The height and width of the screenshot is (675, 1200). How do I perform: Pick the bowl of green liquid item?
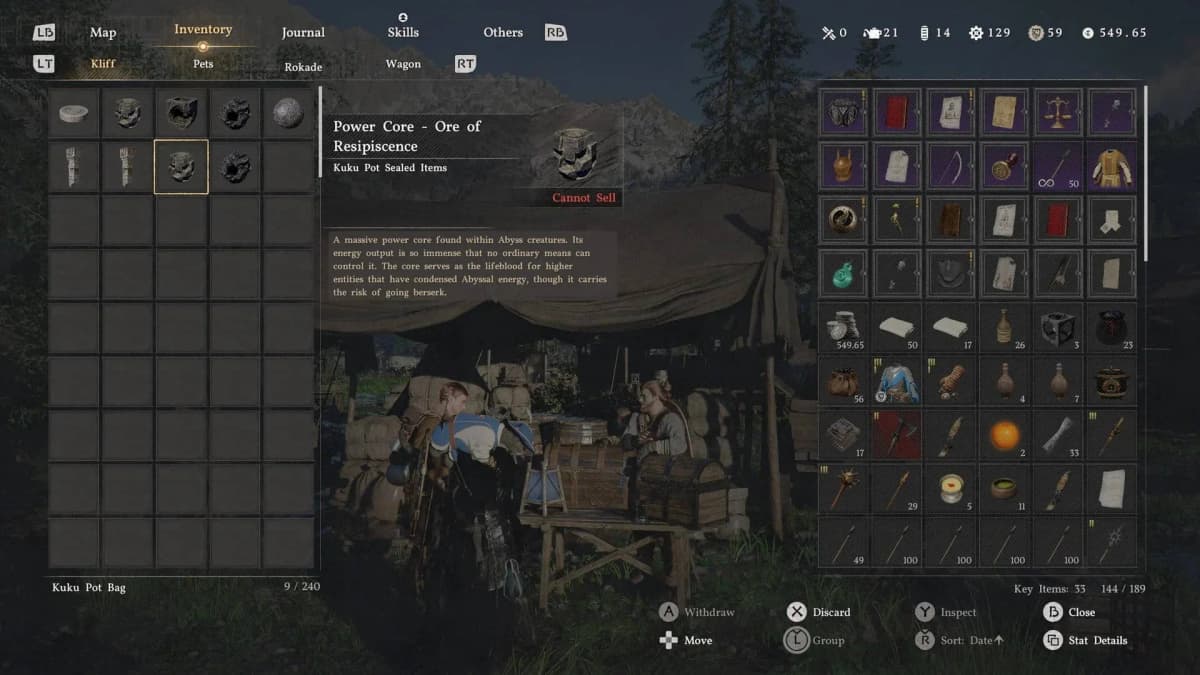[x=1004, y=489]
